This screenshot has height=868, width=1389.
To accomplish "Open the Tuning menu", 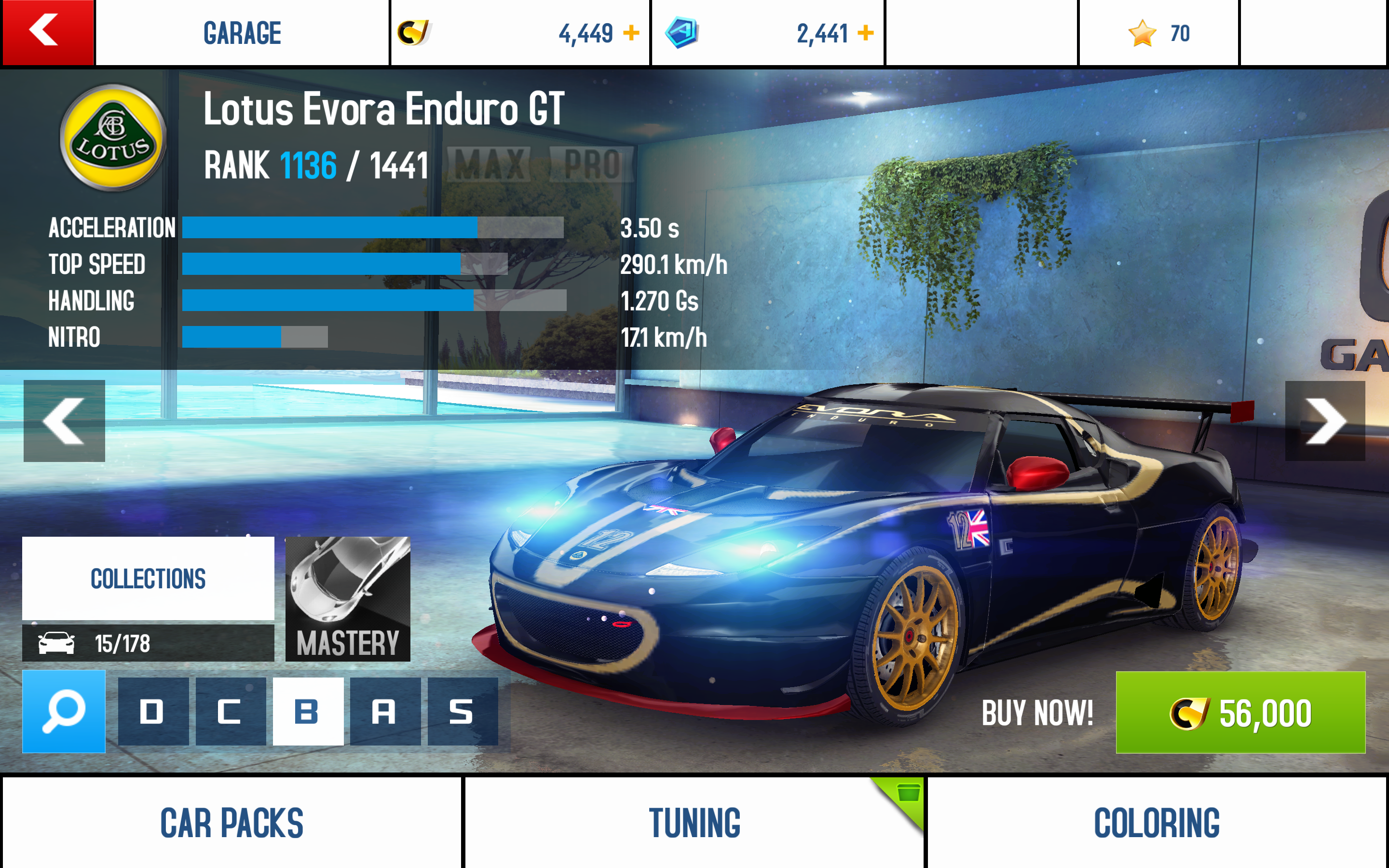I will (694, 823).
